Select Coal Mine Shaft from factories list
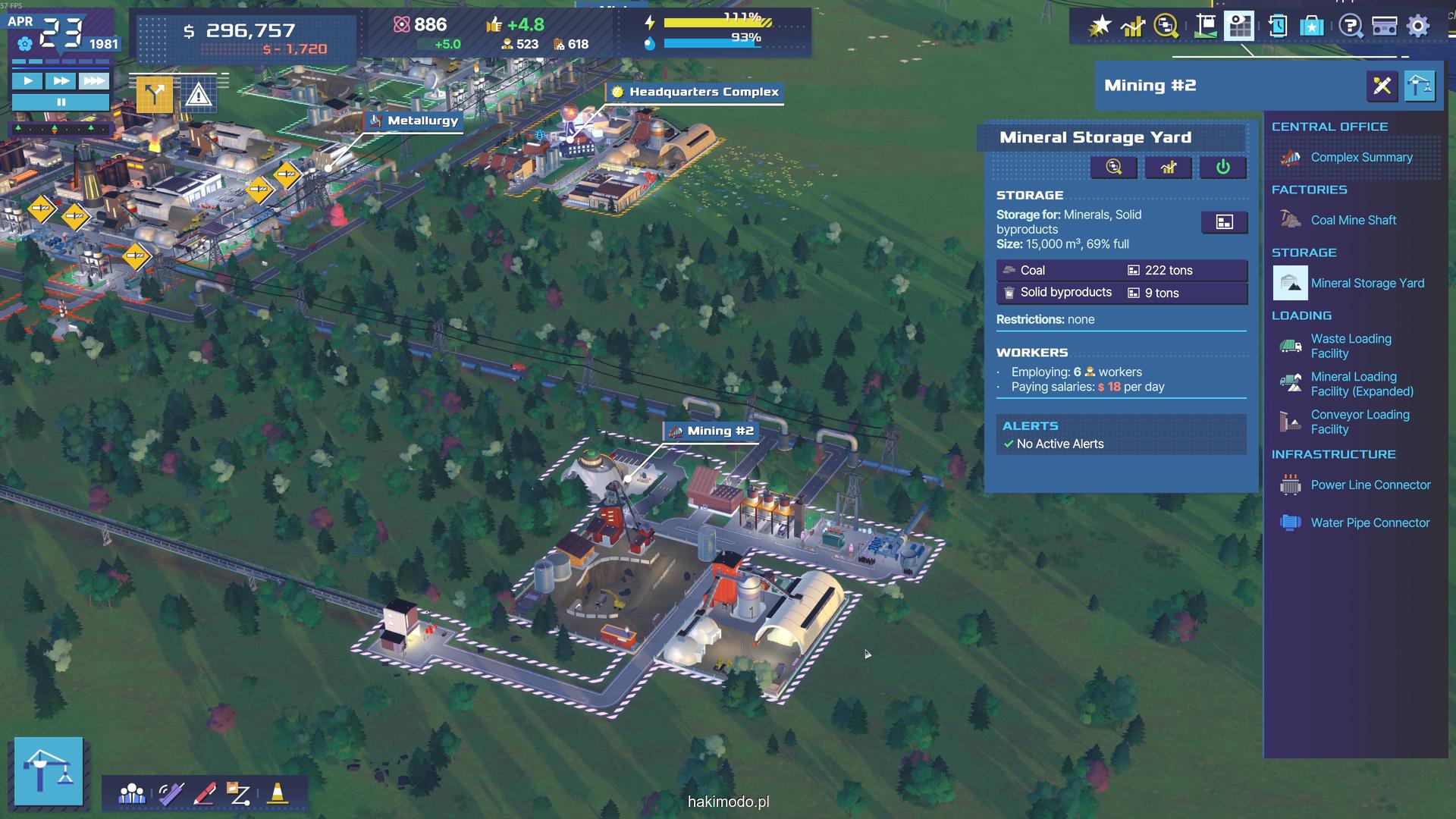1456x819 pixels. pyautogui.click(x=1353, y=221)
